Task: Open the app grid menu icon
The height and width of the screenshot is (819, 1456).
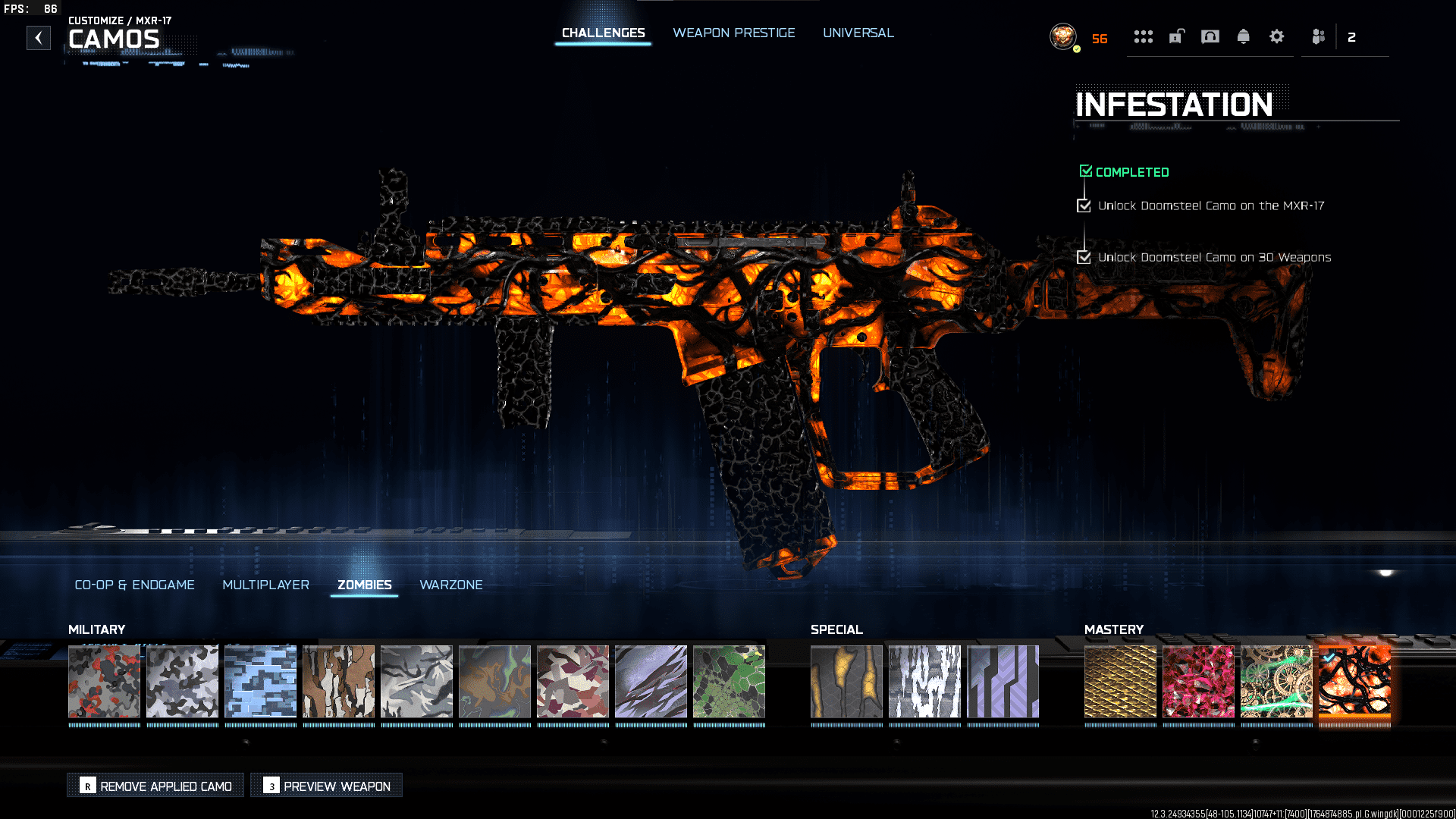Action: click(x=1144, y=36)
